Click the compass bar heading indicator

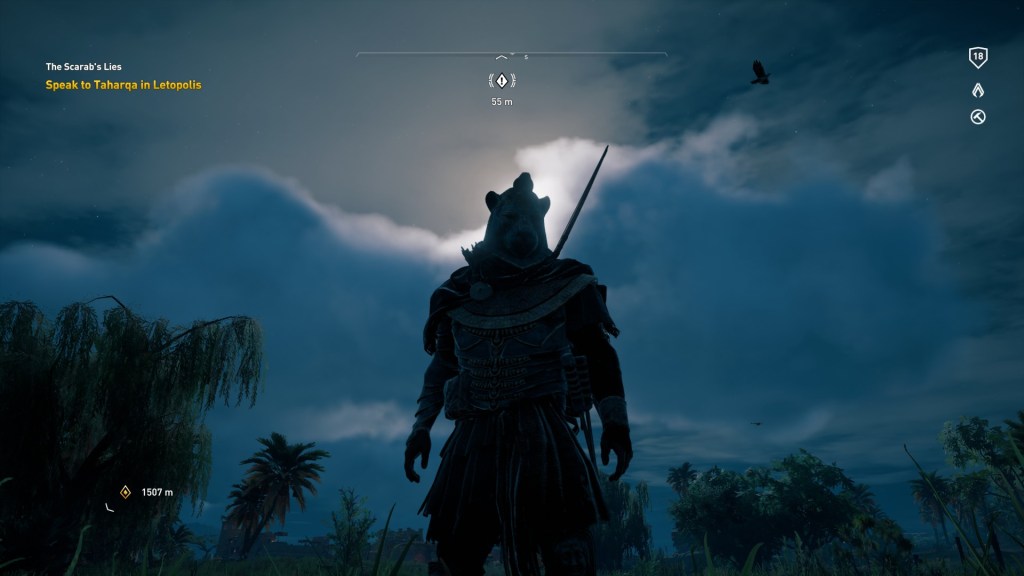tap(502, 57)
